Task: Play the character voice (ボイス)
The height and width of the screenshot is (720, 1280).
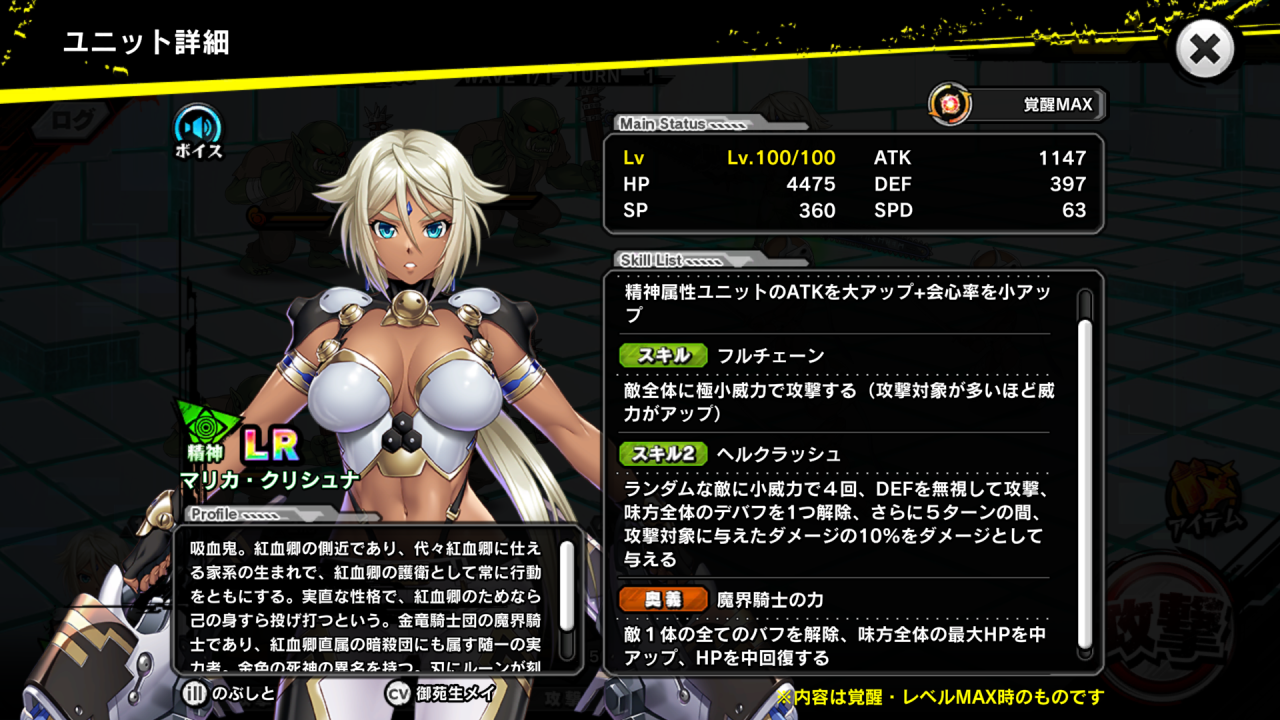Action: click(198, 129)
